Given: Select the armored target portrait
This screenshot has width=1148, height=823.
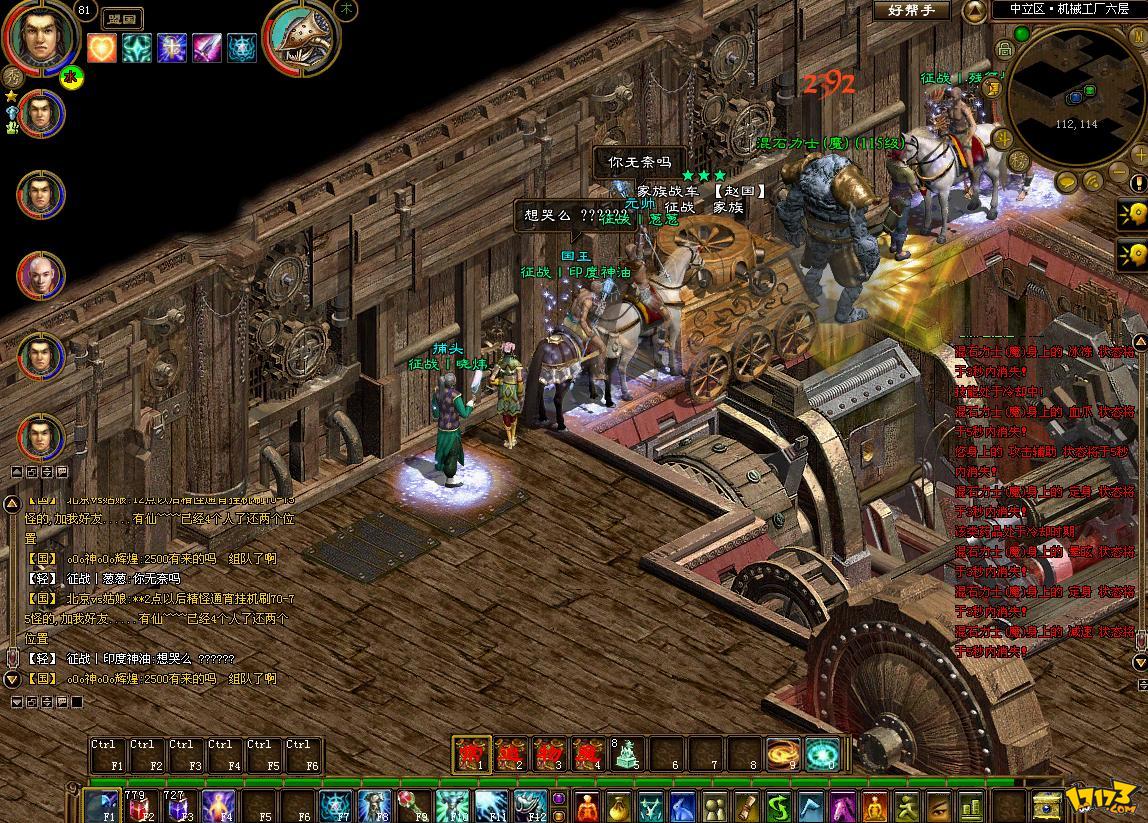Looking at the screenshot, I should click(x=301, y=37).
